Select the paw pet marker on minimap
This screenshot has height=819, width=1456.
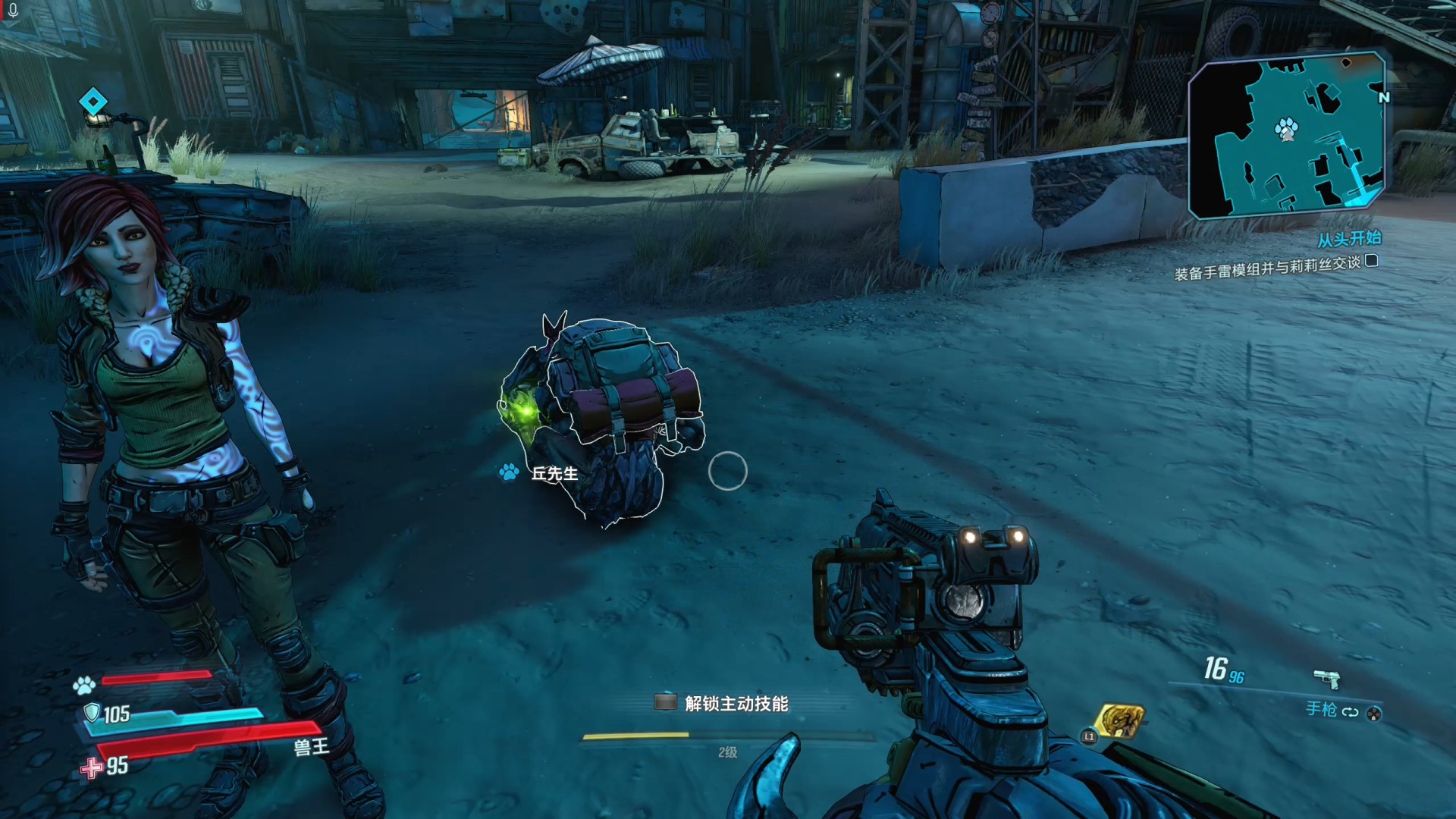(x=1286, y=128)
